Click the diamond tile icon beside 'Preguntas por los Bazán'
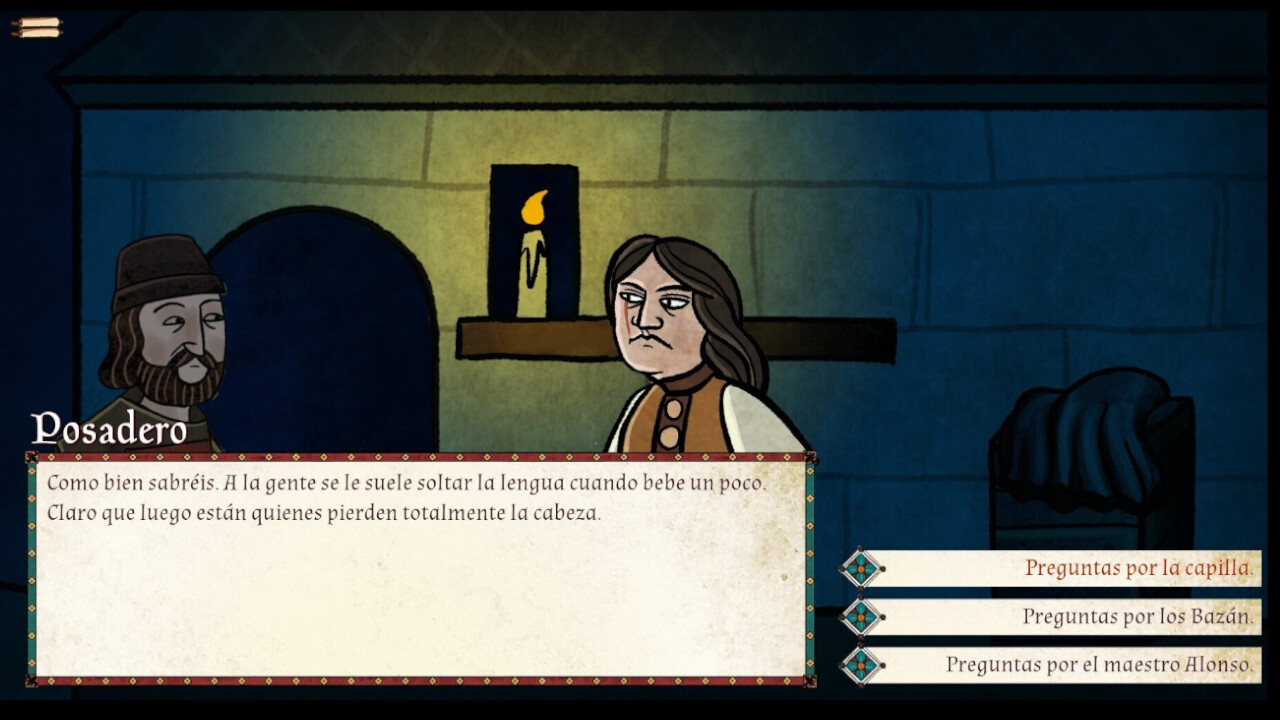1280x720 pixels. (862, 616)
